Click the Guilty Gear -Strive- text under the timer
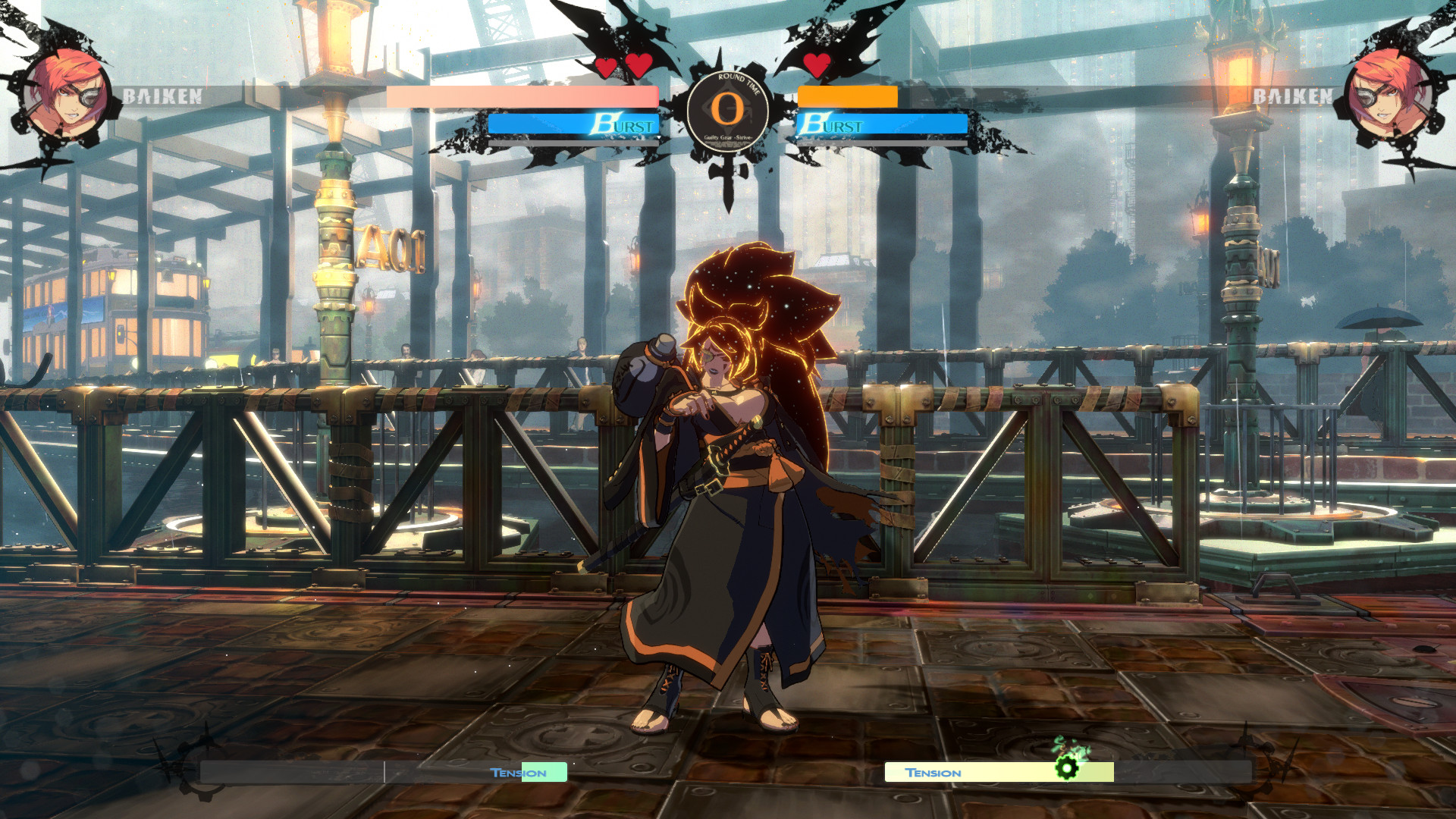 [x=728, y=139]
